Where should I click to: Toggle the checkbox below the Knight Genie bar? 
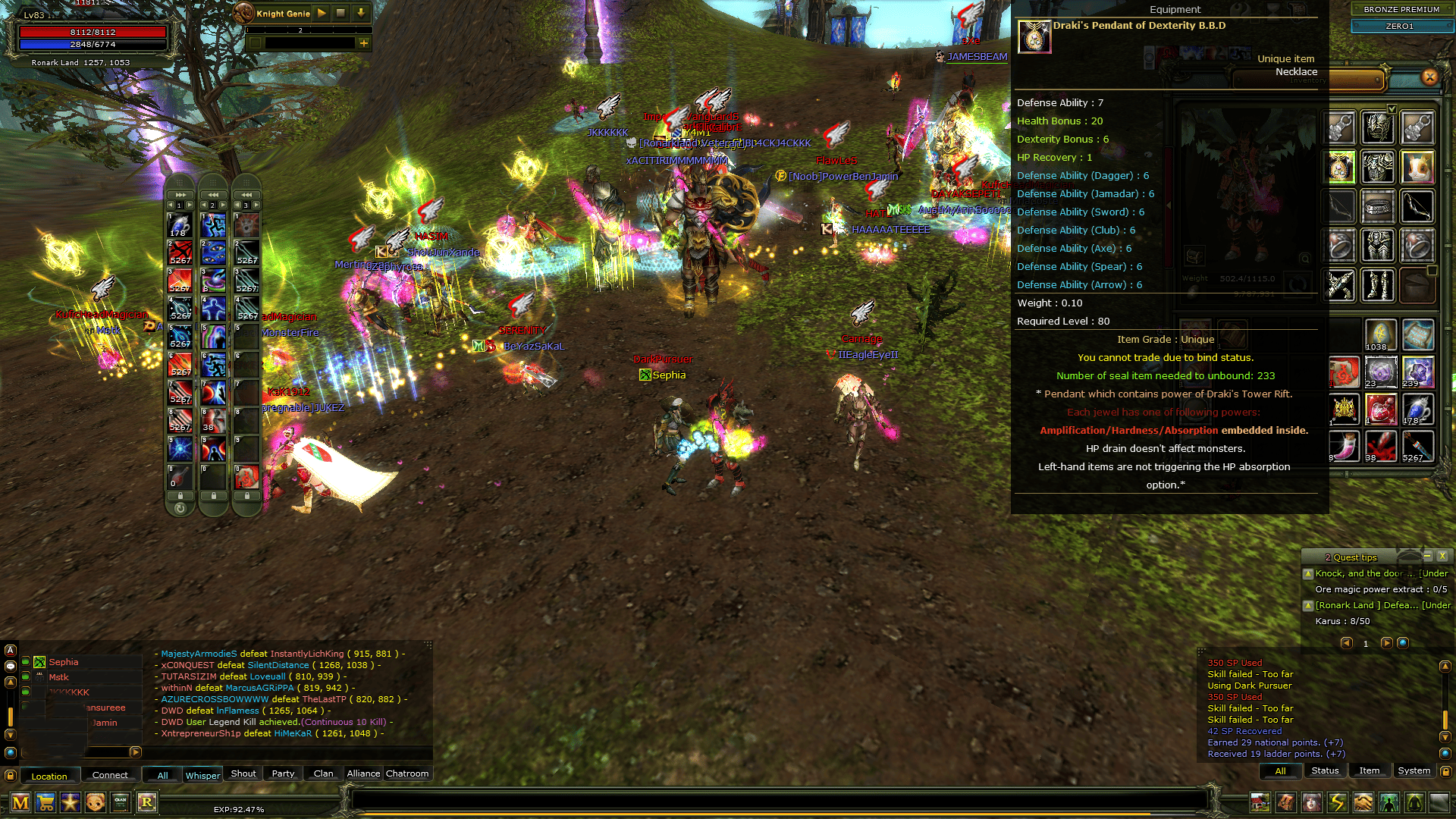[256, 44]
